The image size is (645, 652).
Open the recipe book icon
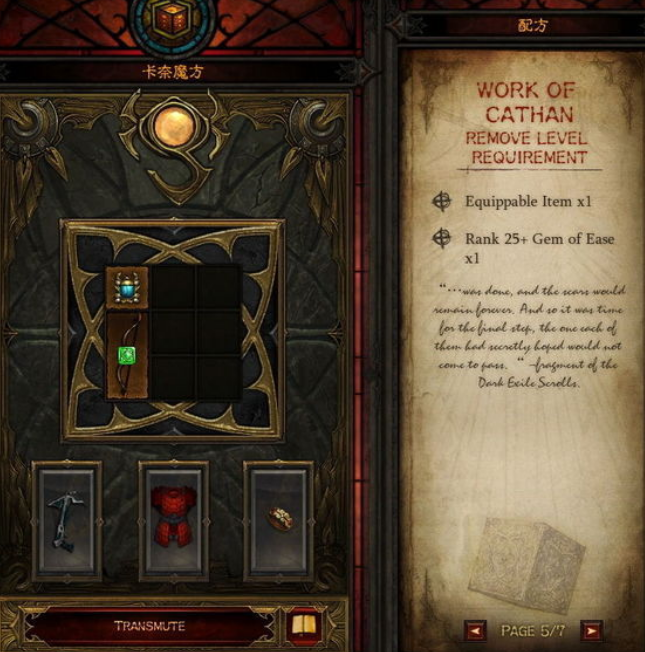coord(303,627)
